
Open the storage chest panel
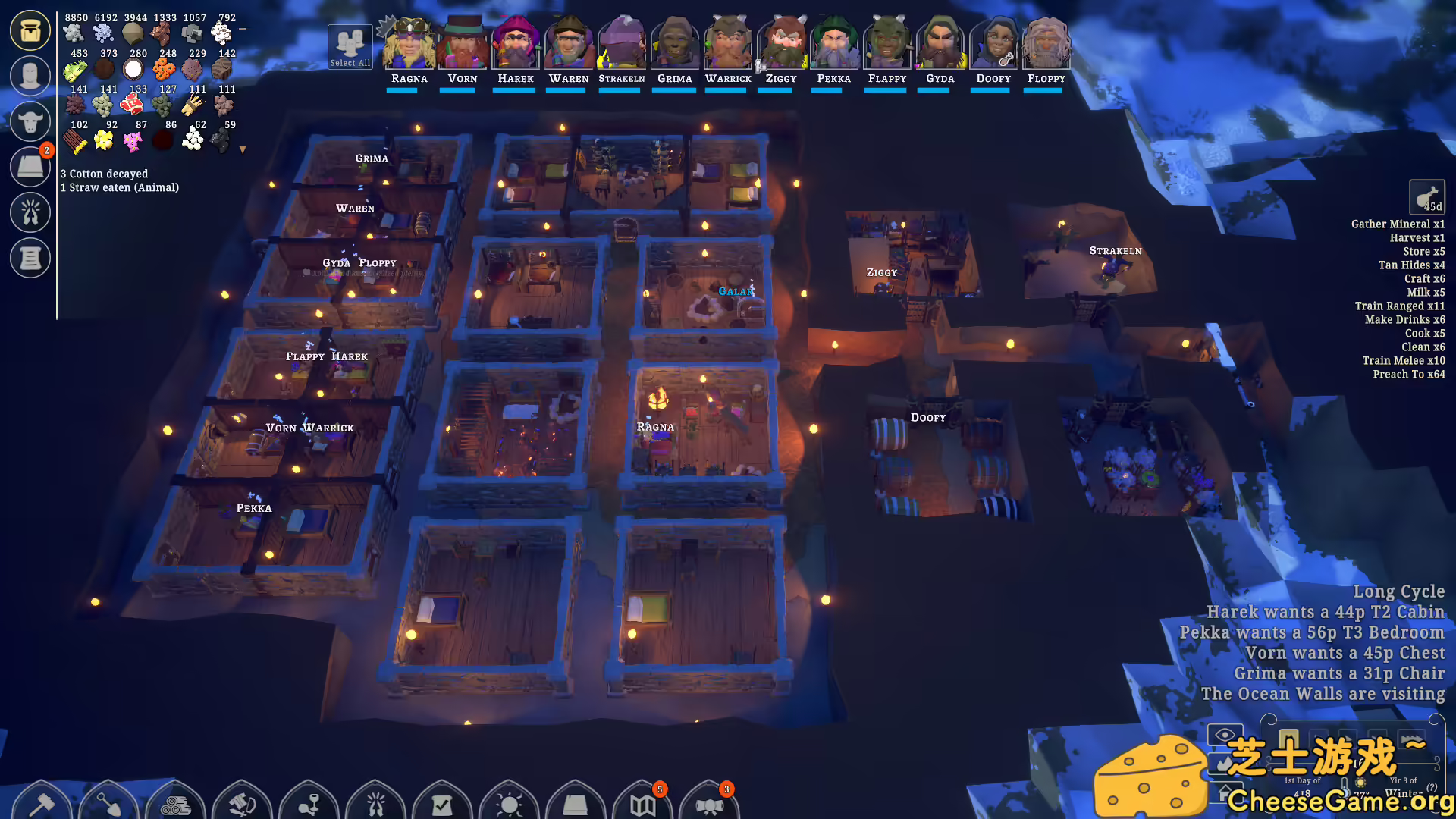[x=30, y=30]
